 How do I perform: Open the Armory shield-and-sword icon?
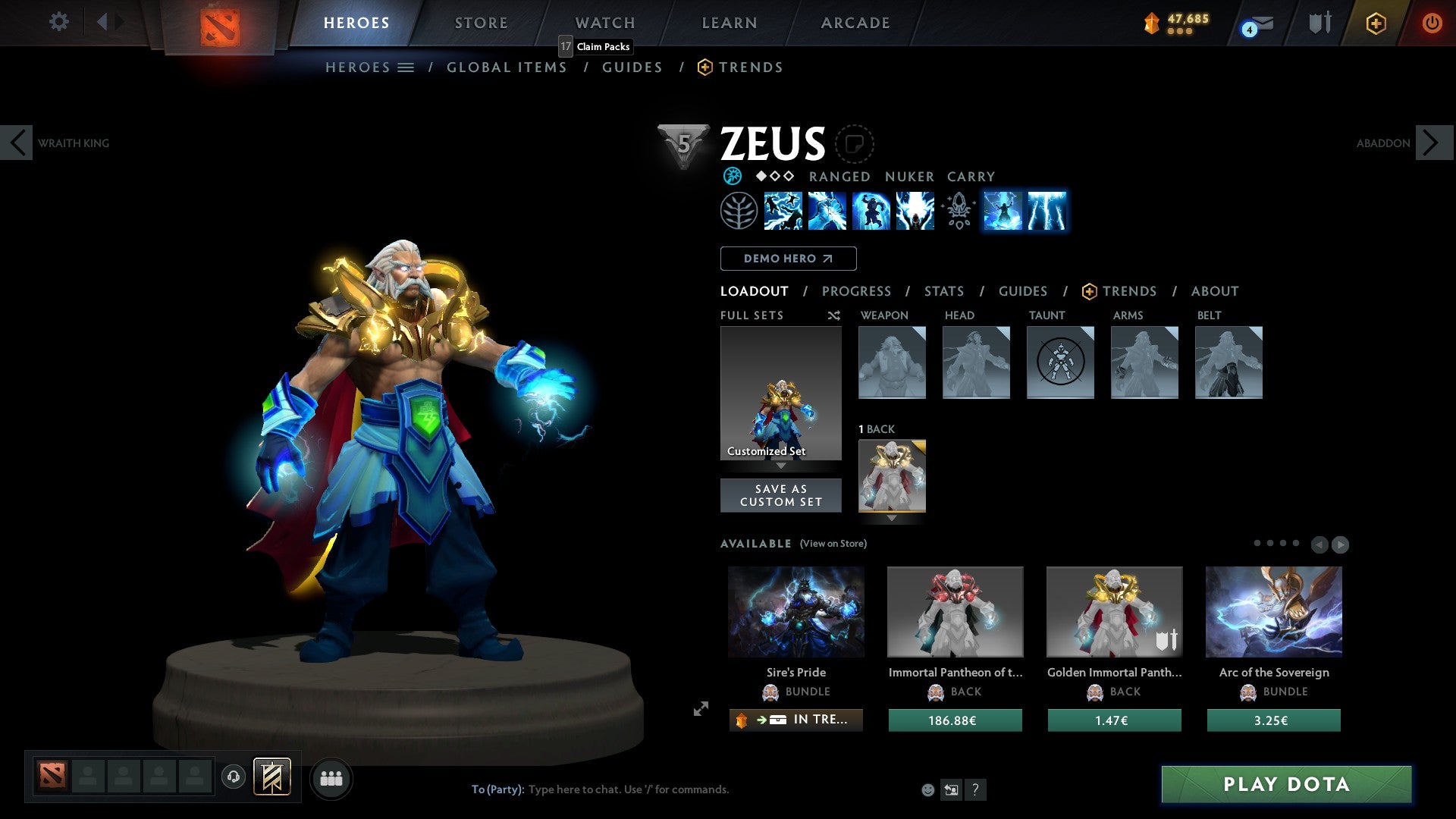[1319, 23]
